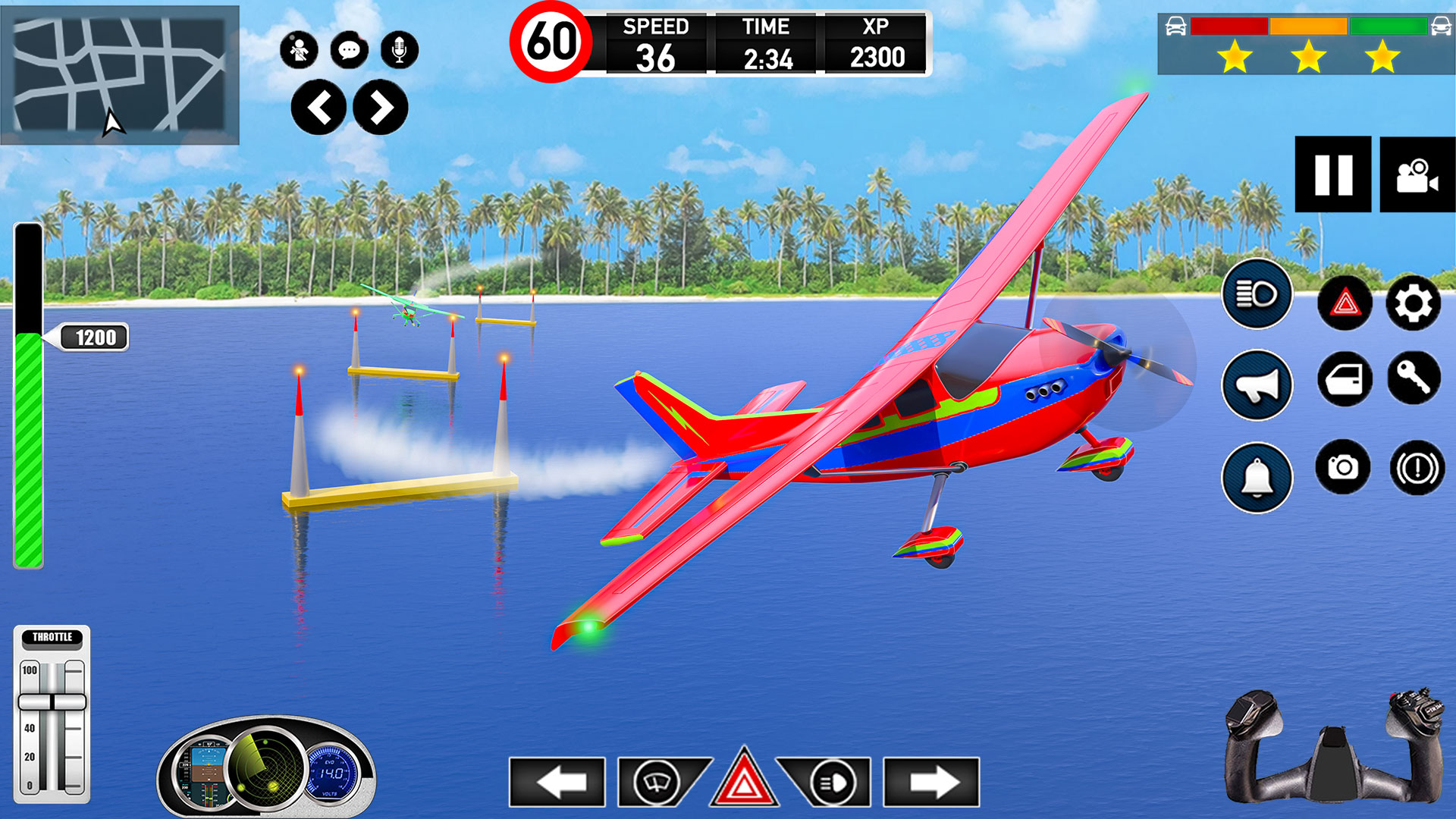Open the SPEED display panel
Image resolution: width=1456 pixels, height=819 pixels.
pos(657,42)
